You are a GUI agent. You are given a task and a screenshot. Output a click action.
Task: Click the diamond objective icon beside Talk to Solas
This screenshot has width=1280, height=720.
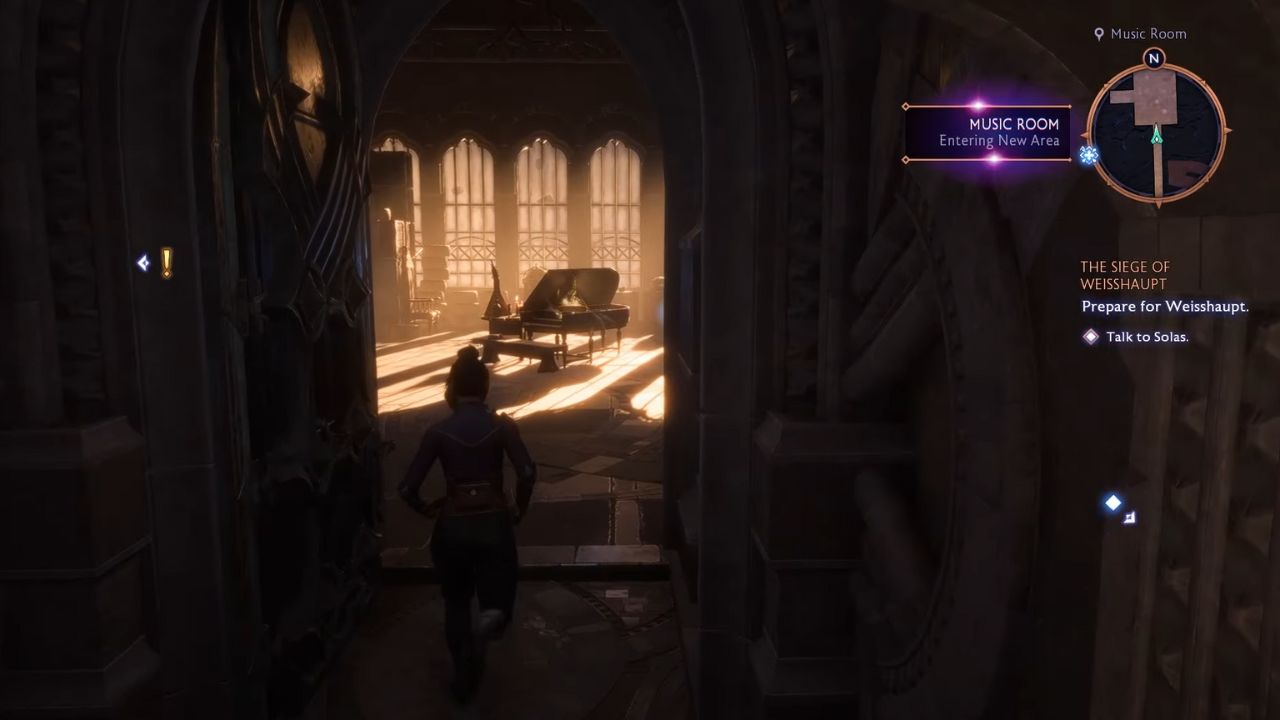[1091, 337]
